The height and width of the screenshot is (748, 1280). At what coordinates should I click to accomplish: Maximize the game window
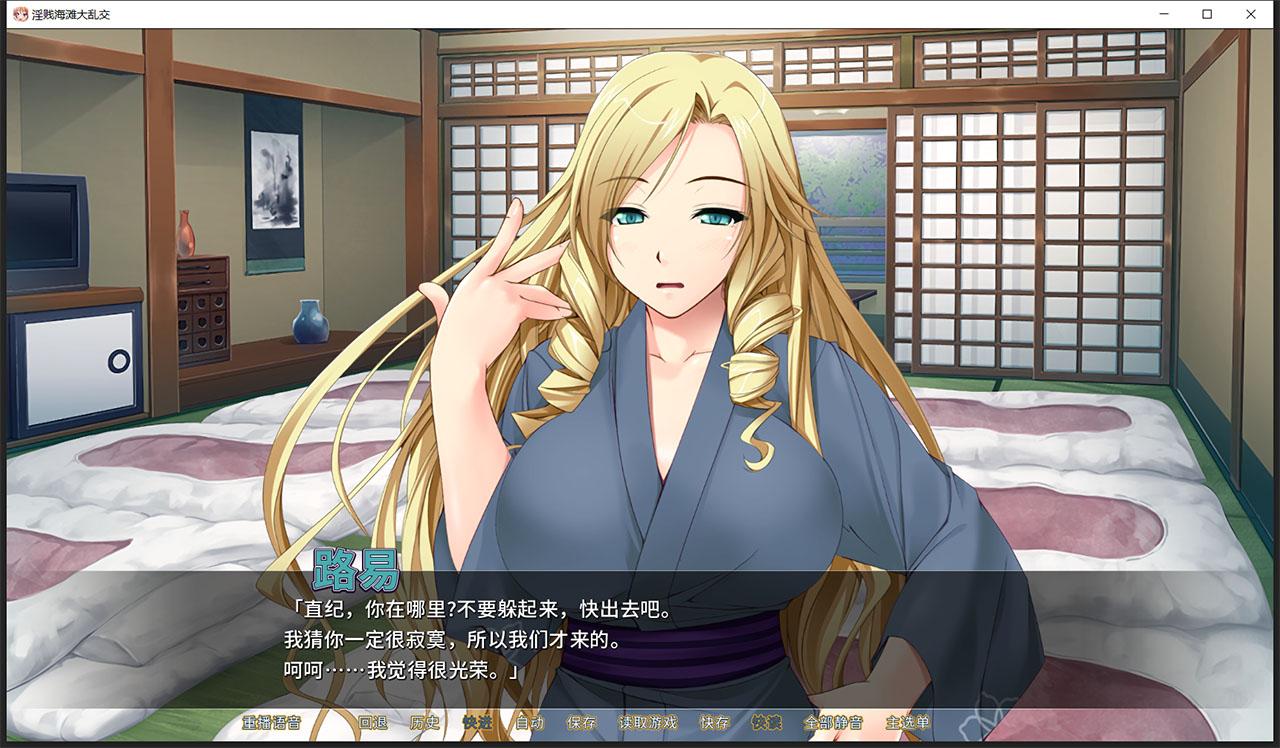pos(1208,14)
